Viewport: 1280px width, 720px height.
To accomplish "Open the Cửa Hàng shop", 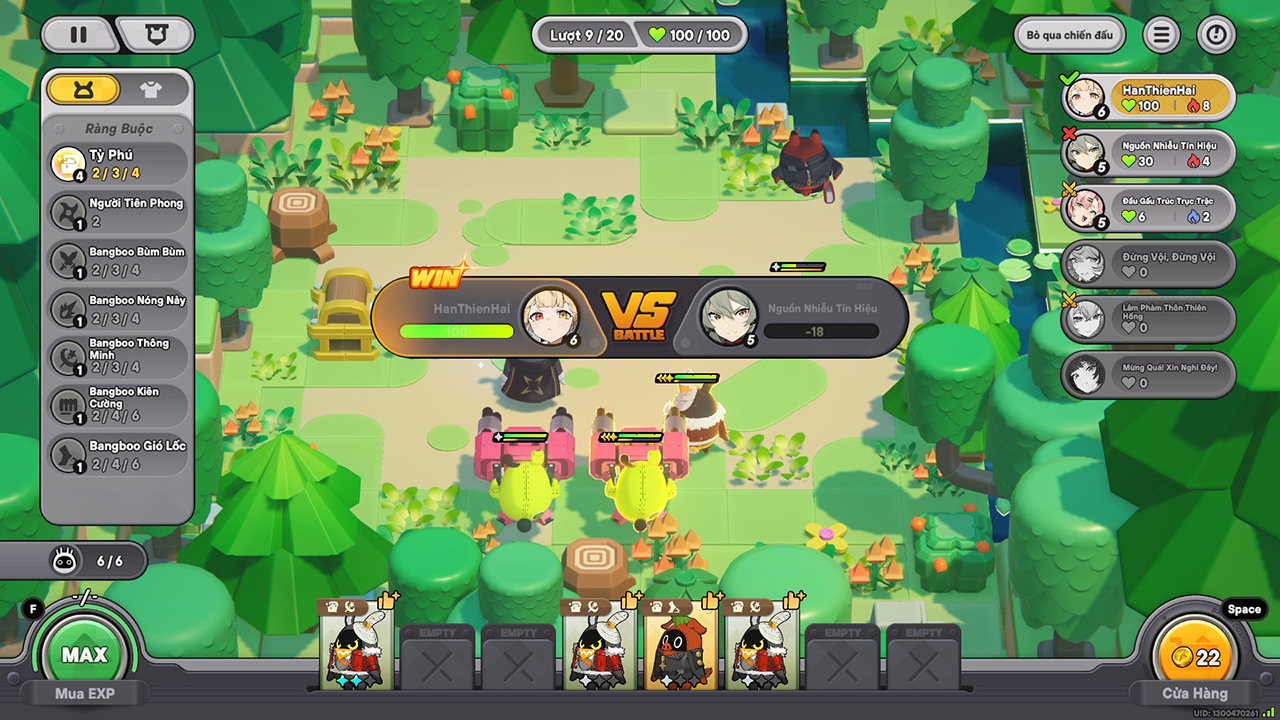I will [x=1194, y=692].
